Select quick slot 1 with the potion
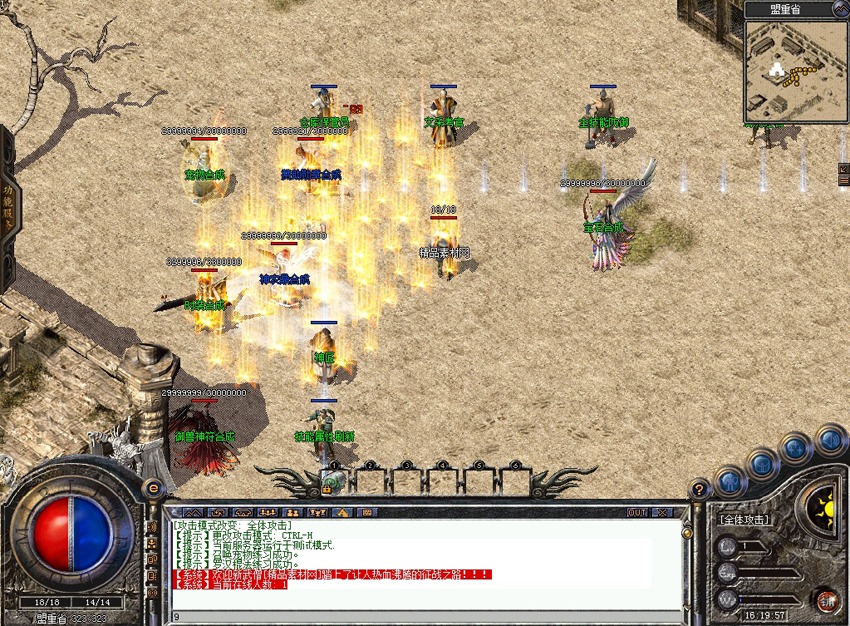This screenshot has height=626, width=850. 334,481
